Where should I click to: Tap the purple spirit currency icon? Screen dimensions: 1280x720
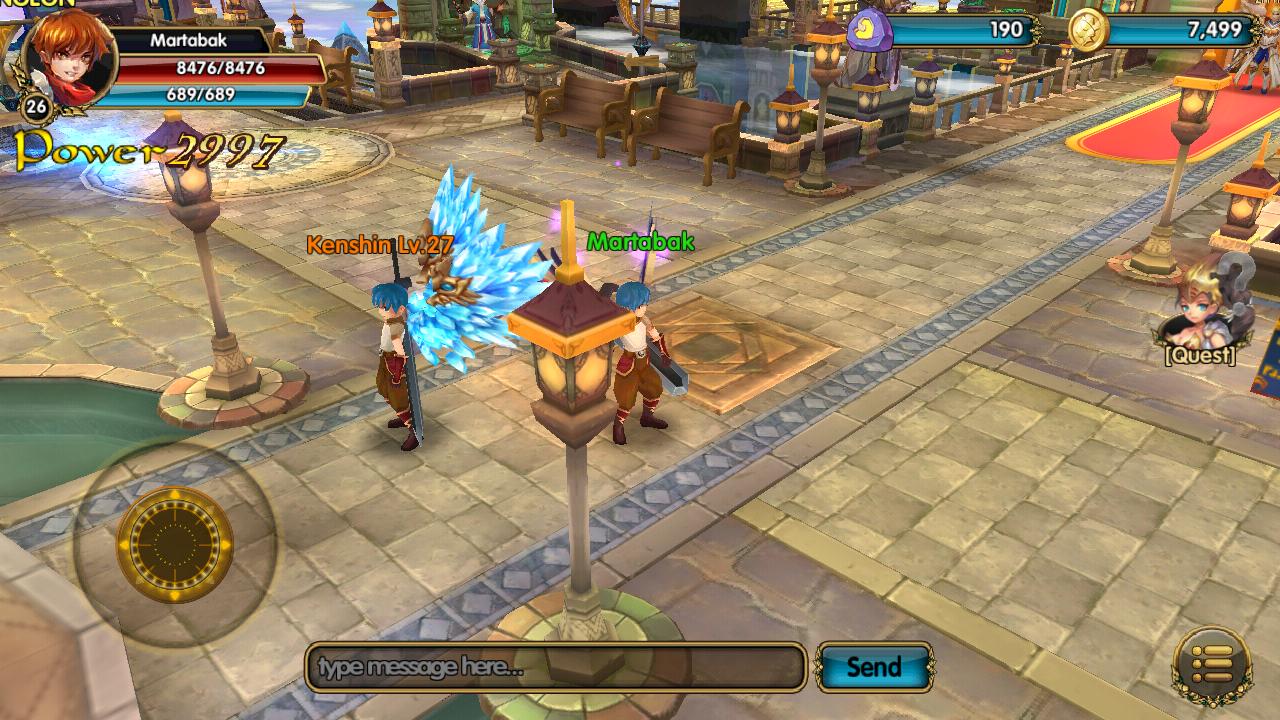click(x=868, y=30)
